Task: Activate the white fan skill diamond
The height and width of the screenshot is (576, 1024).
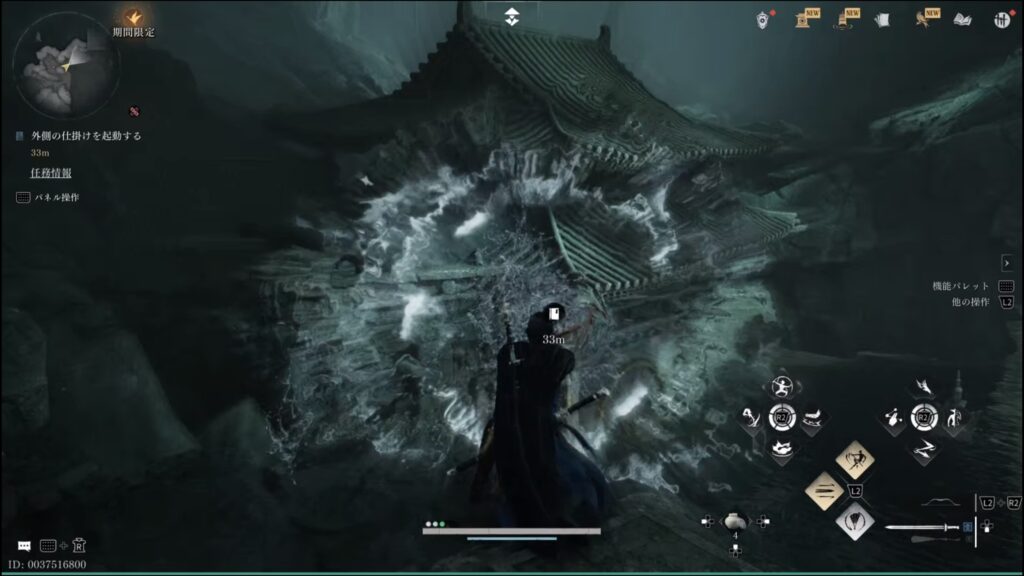Action: [x=855, y=520]
